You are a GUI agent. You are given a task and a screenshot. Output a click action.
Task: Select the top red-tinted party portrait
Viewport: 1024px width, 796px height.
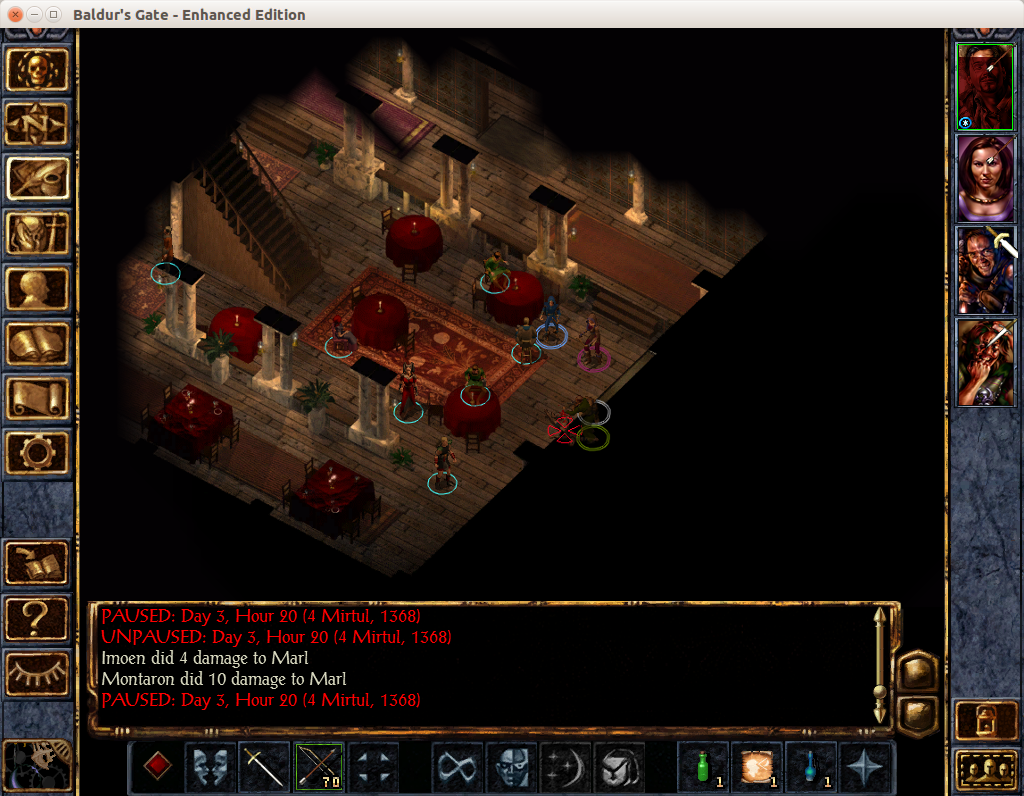click(x=986, y=87)
